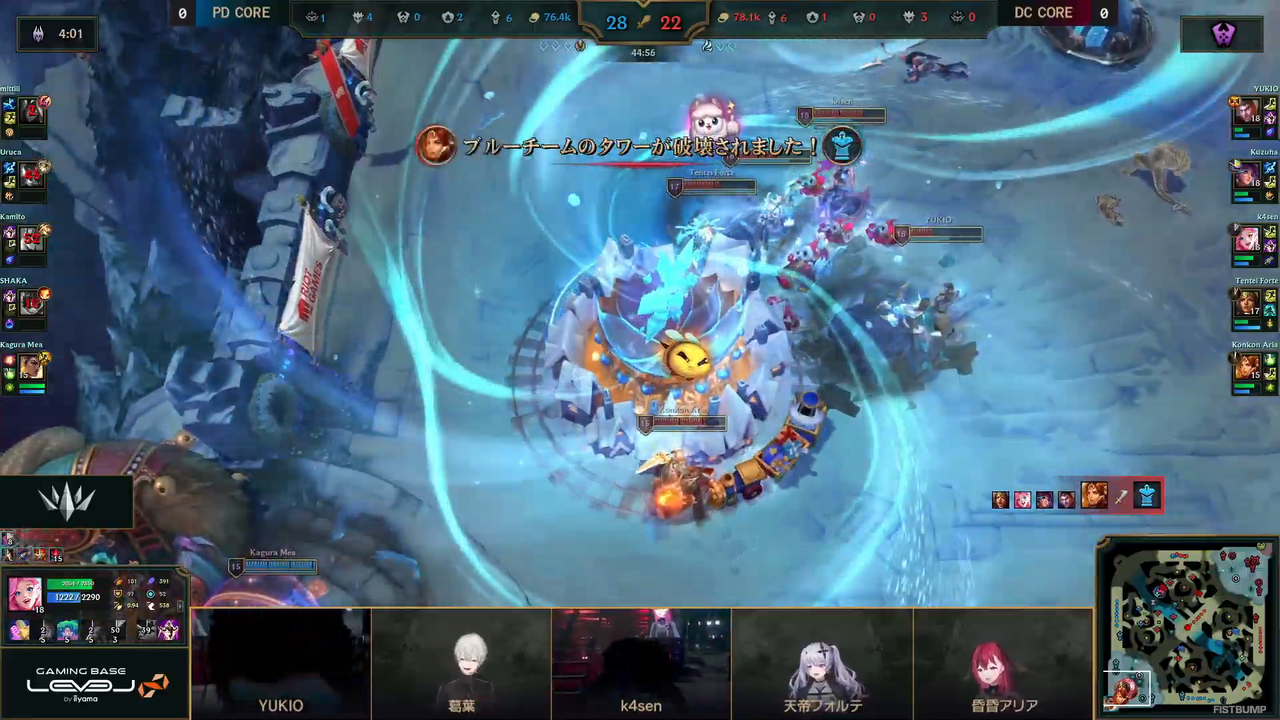Click the armor stat icon
1280x720 pixels.
tap(118, 594)
